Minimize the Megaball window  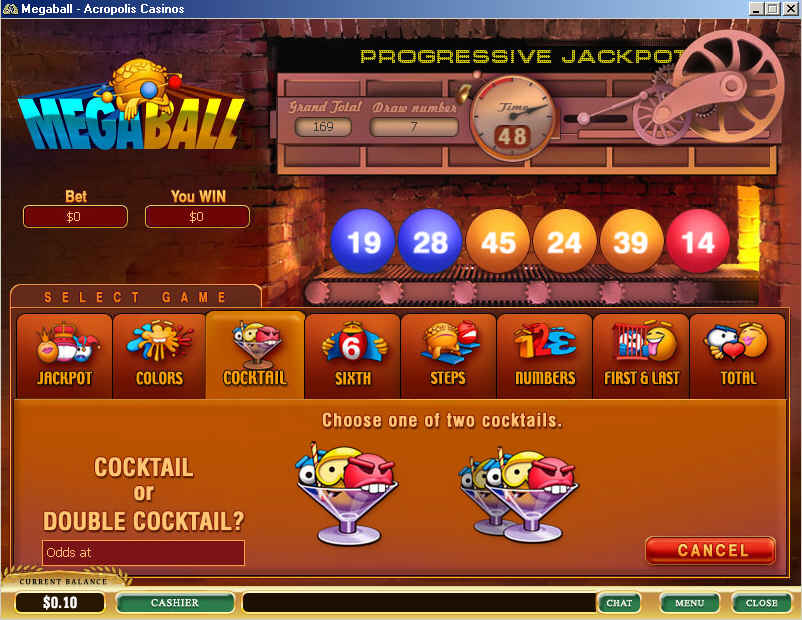click(x=756, y=9)
